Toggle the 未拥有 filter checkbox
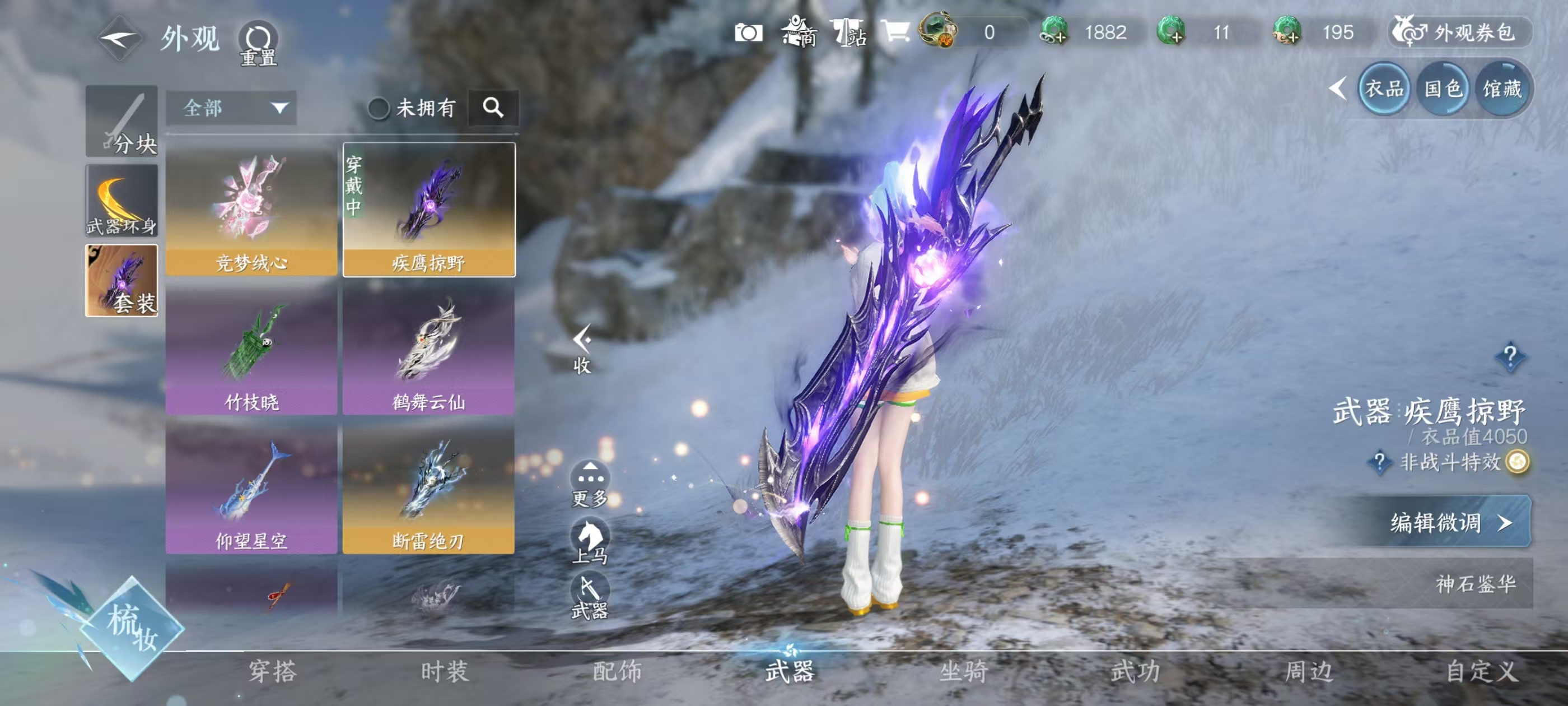1568x706 pixels. (x=379, y=109)
